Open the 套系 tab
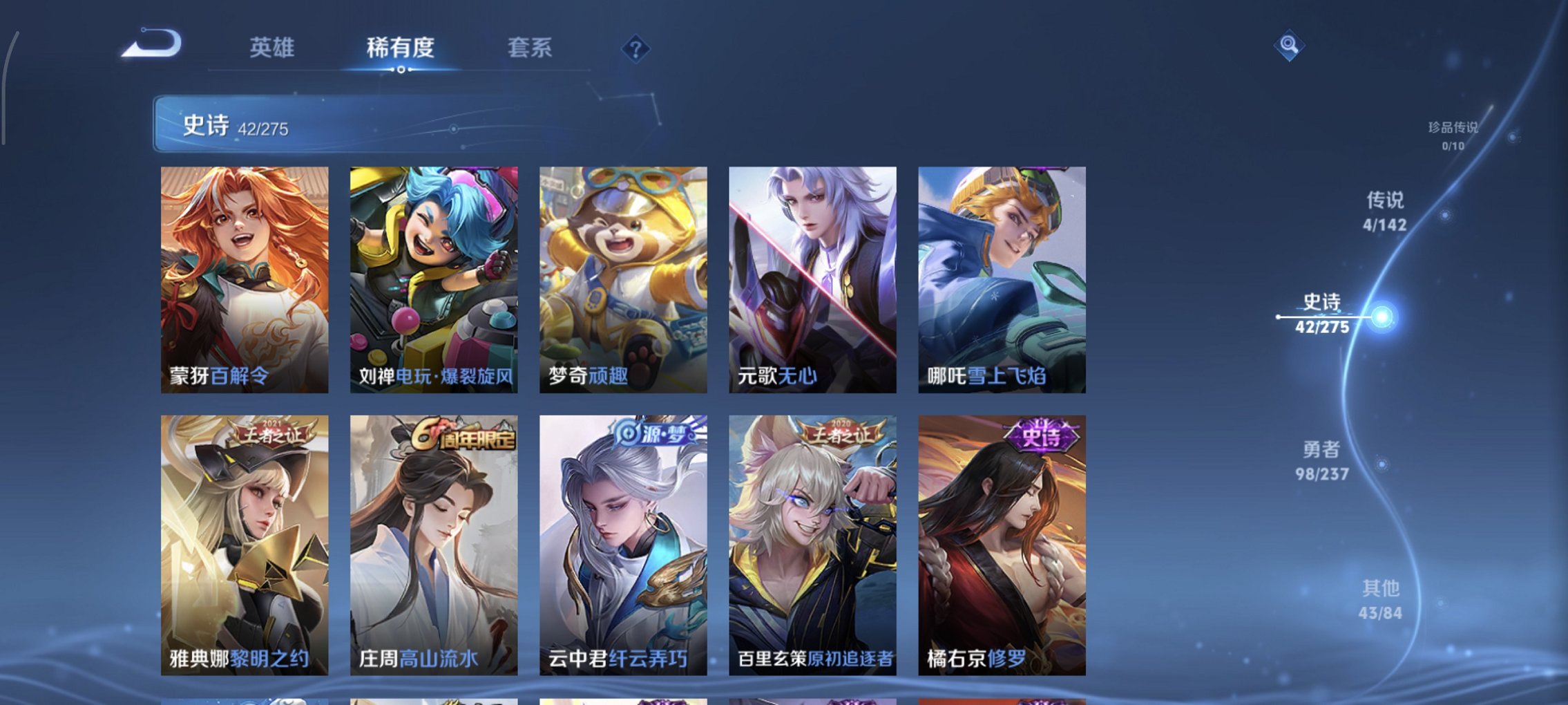The image size is (1568, 705). [x=530, y=48]
